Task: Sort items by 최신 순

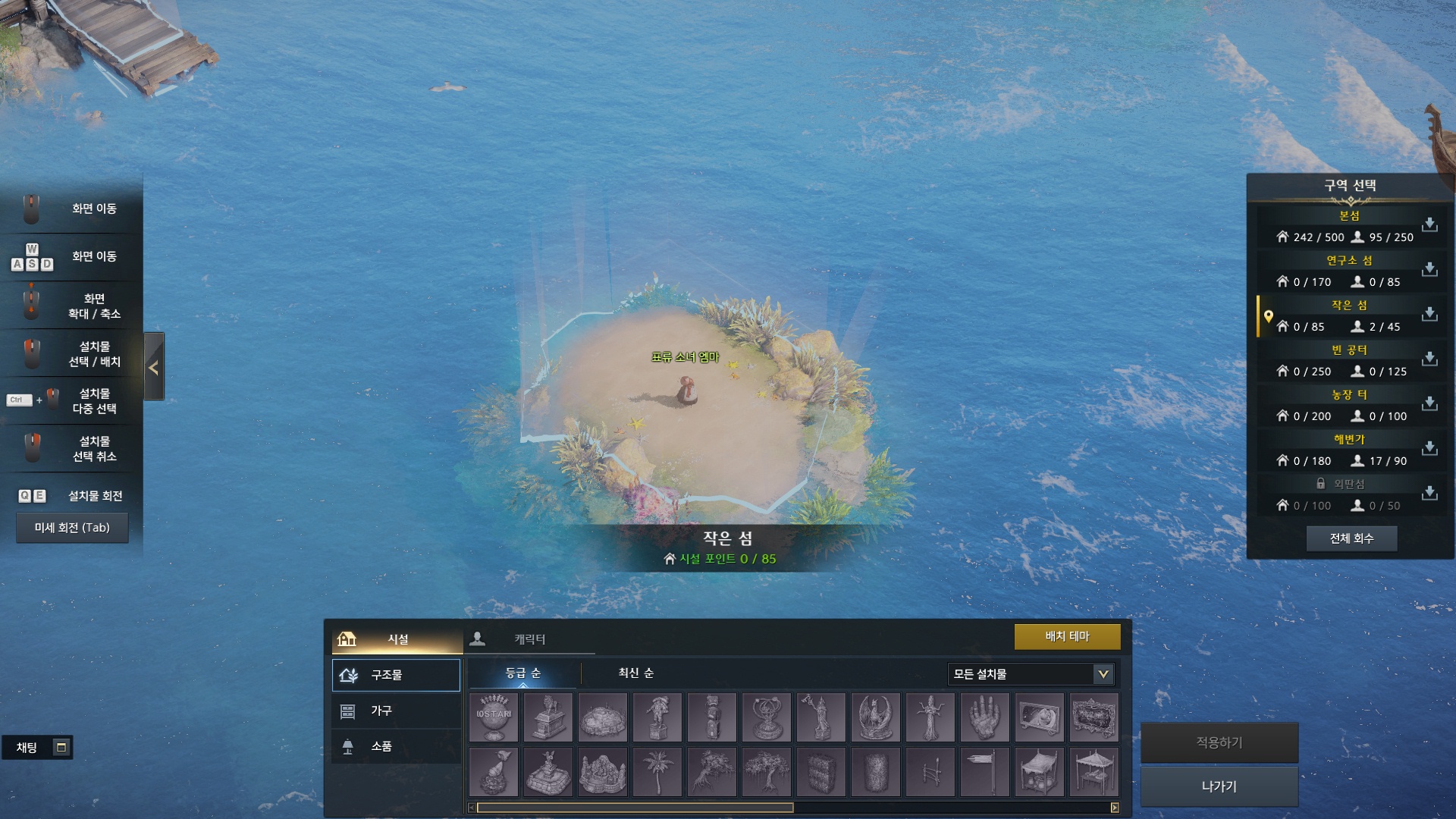Action: click(x=635, y=673)
